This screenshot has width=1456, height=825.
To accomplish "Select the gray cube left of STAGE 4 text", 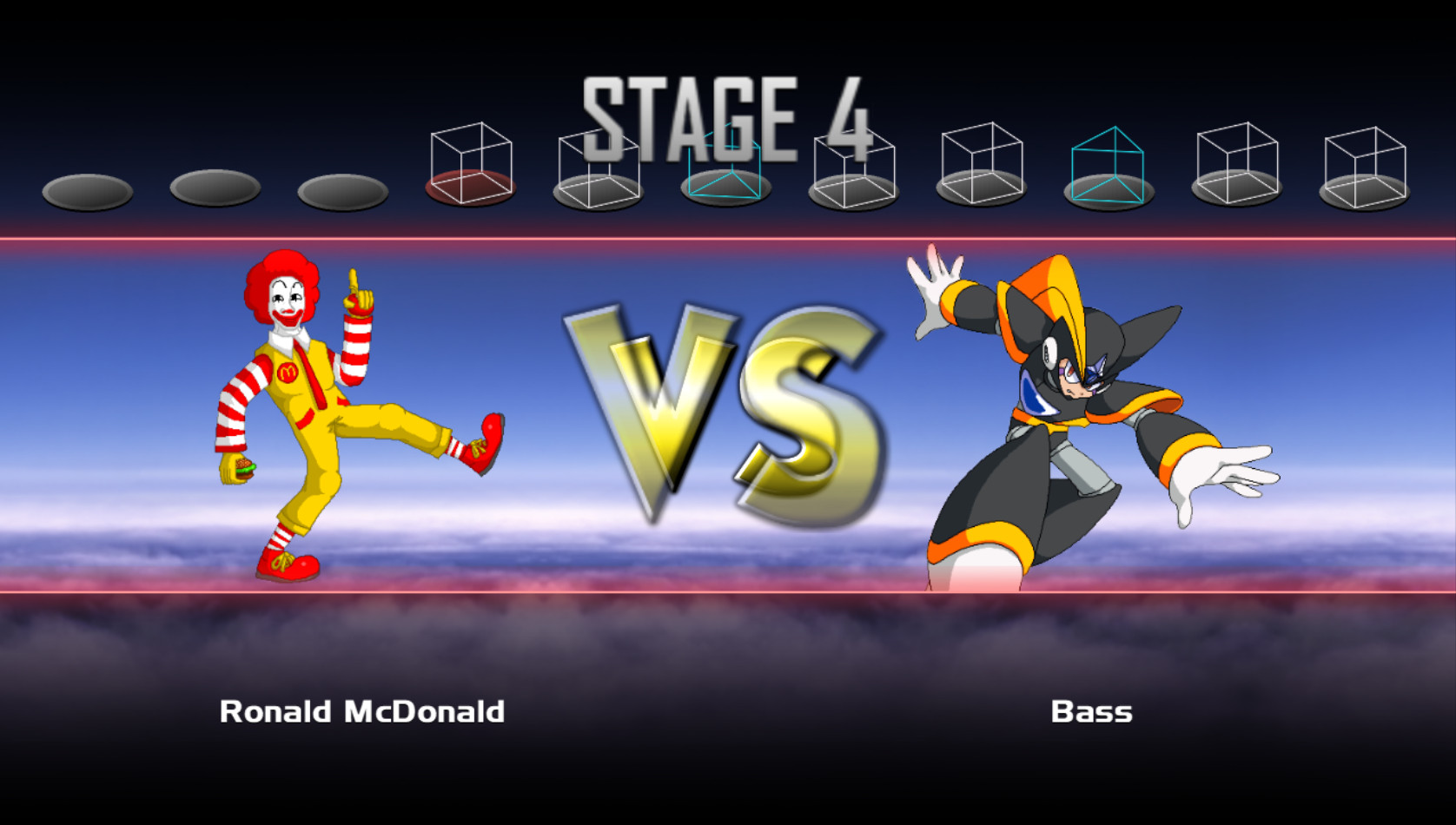I will [599, 165].
